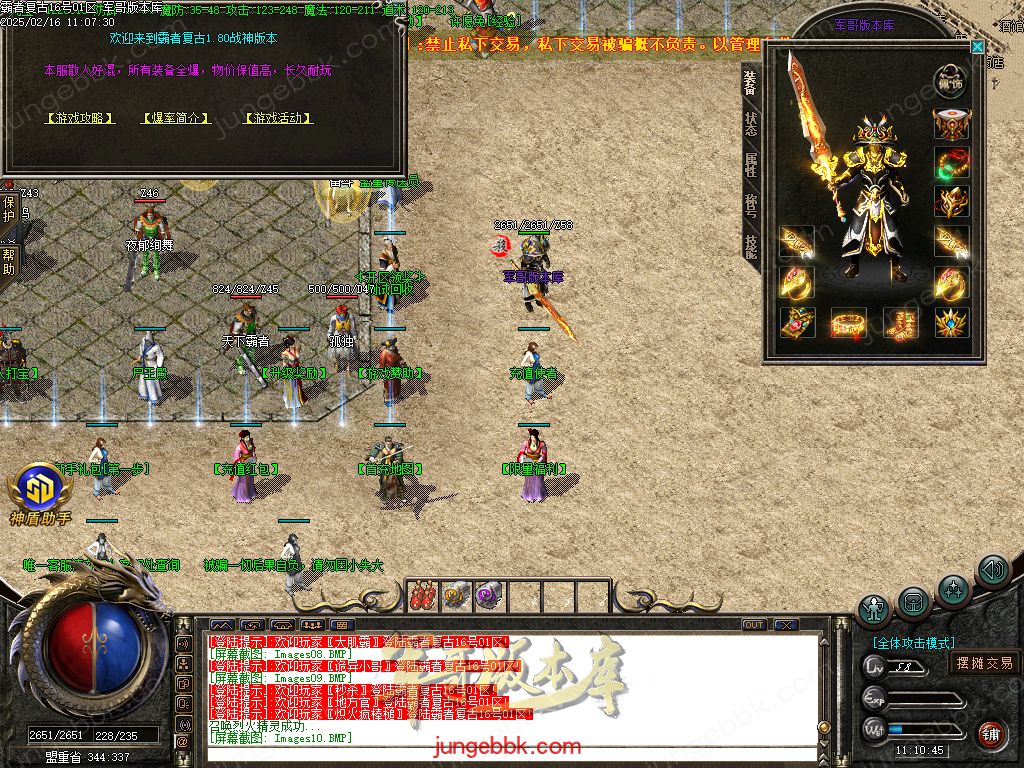
Task: Click the 佩饰 accessories button
Action: [x=951, y=81]
